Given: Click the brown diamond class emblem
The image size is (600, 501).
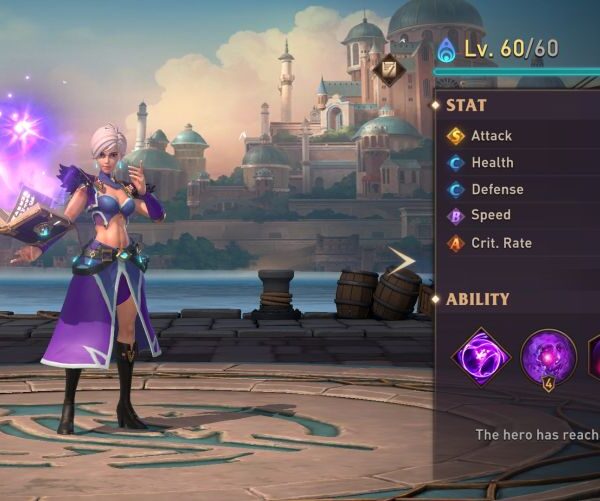Looking at the screenshot, I should pos(391,69).
